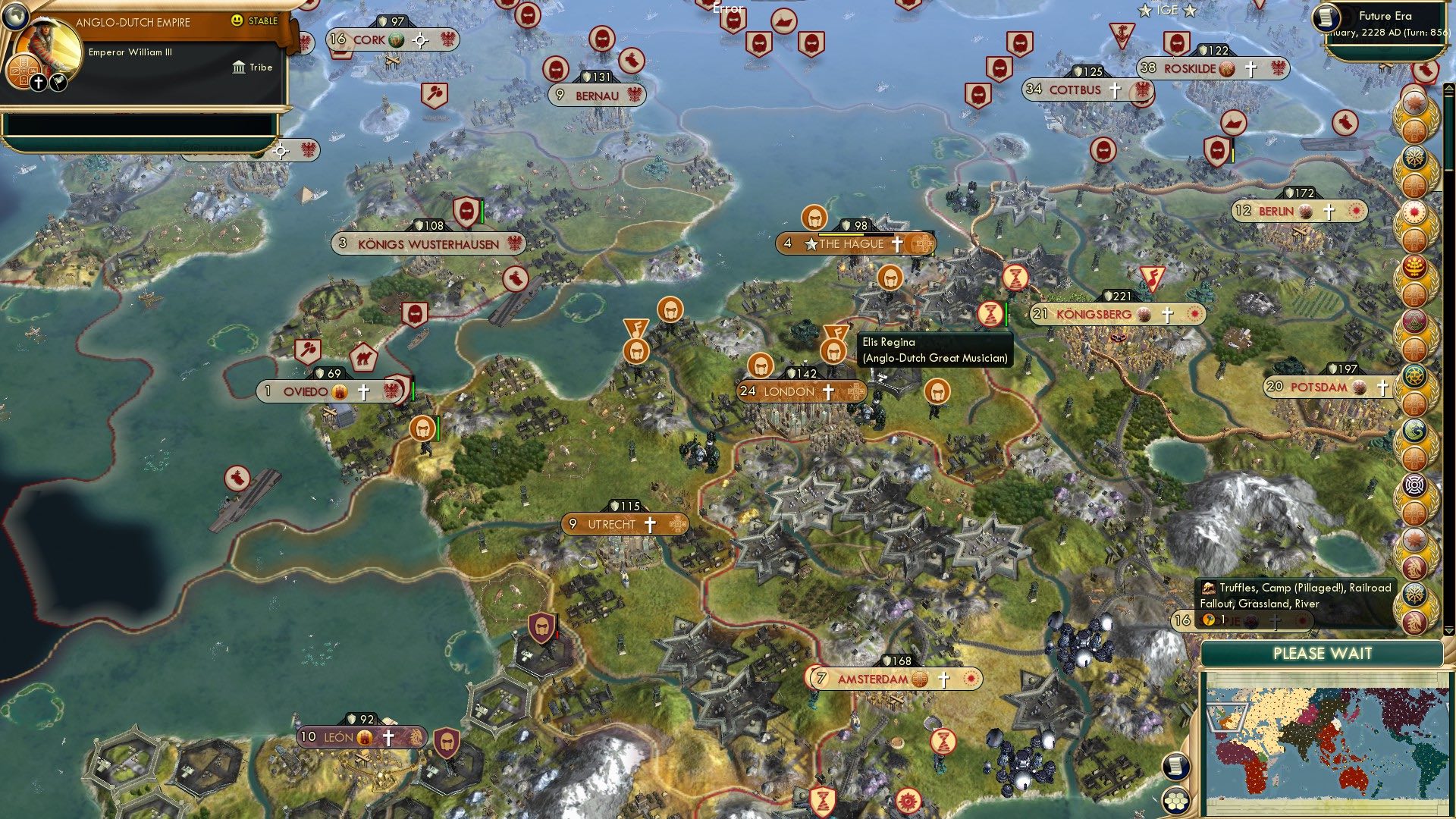Select the Anglo-Dutch religion cross icon
1456x819 pixels.
(x=38, y=82)
